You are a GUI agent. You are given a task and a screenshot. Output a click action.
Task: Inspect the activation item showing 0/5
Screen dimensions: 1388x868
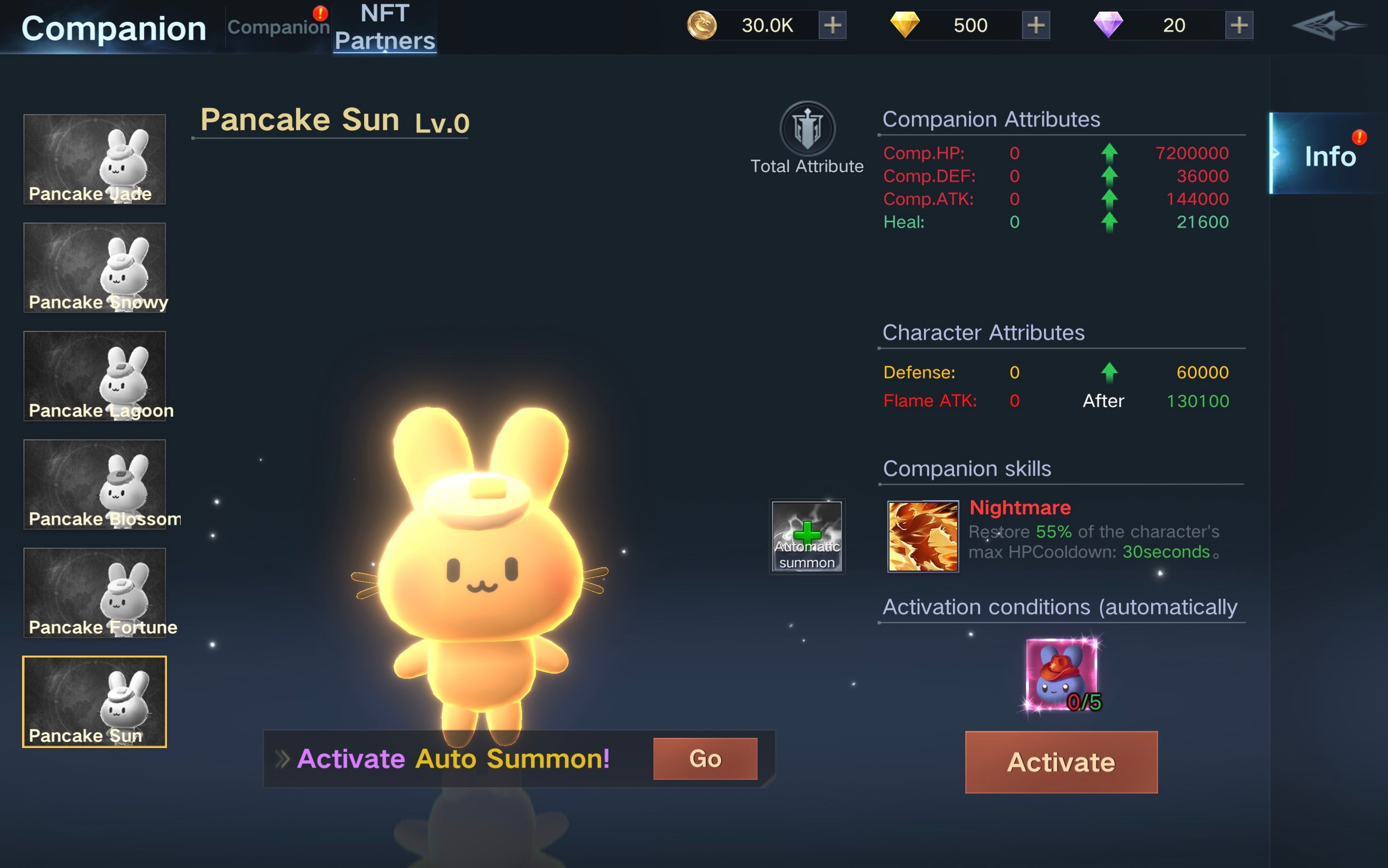pos(1061,675)
